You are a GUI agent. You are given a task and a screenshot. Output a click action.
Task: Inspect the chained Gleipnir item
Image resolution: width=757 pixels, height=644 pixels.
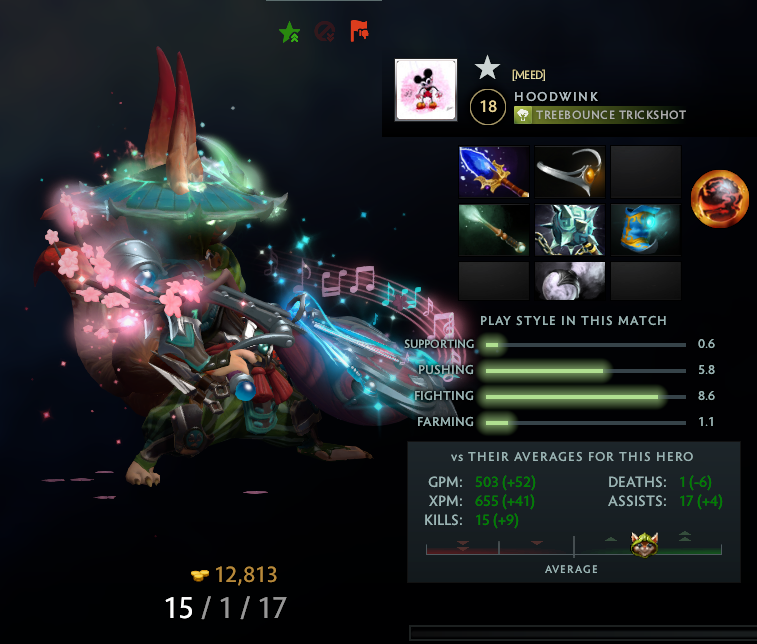tap(570, 230)
